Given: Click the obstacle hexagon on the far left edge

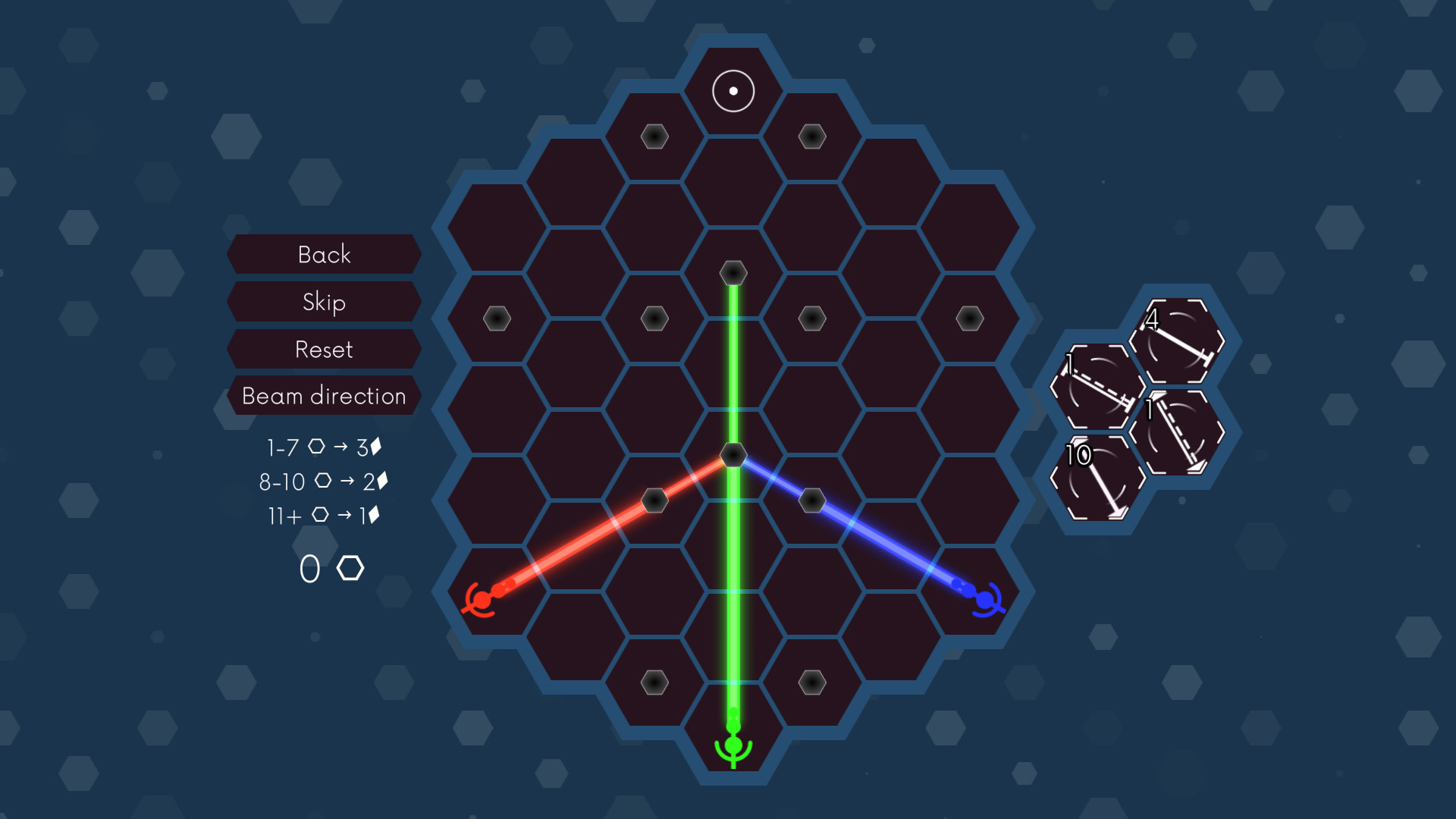Looking at the screenshot, I should (497, 319).
